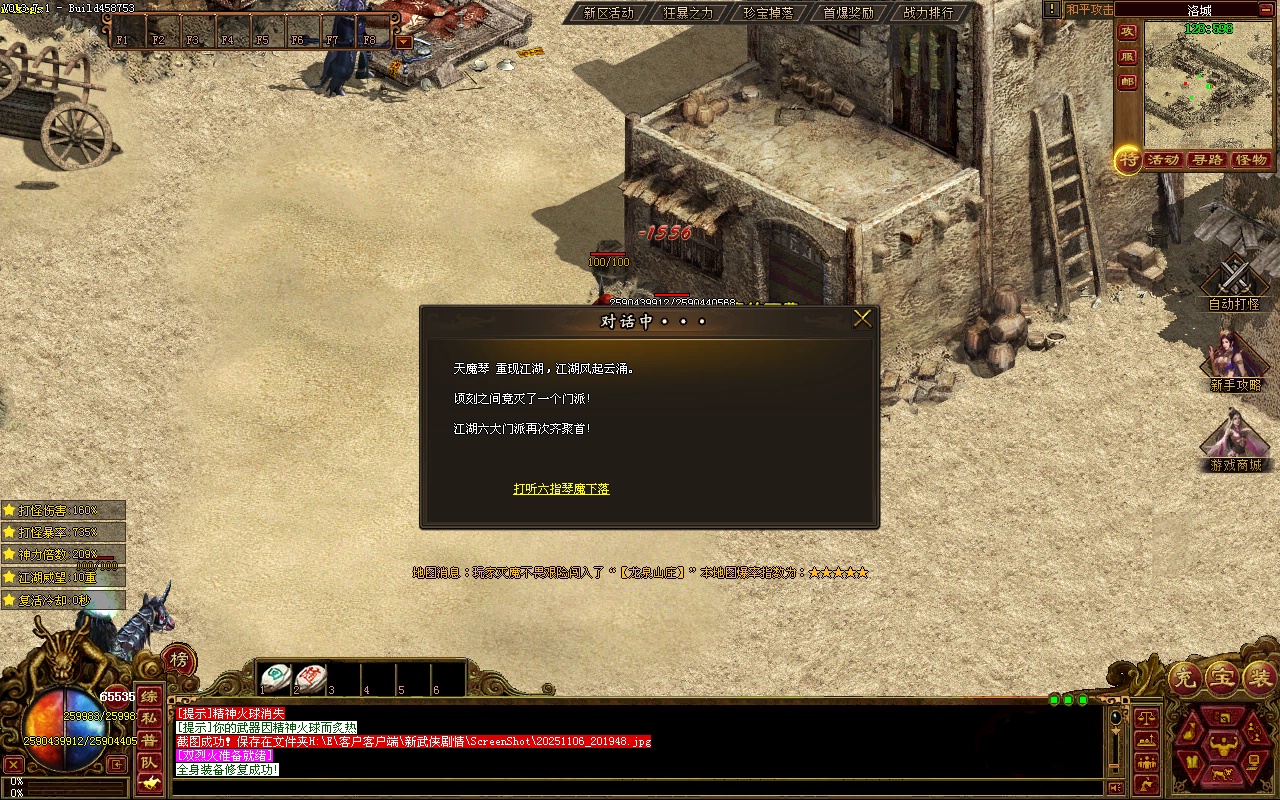Viewport: 1280px width, 800px height.
Task: Click the 充 recharge round button
Action: coord(1185,679)
